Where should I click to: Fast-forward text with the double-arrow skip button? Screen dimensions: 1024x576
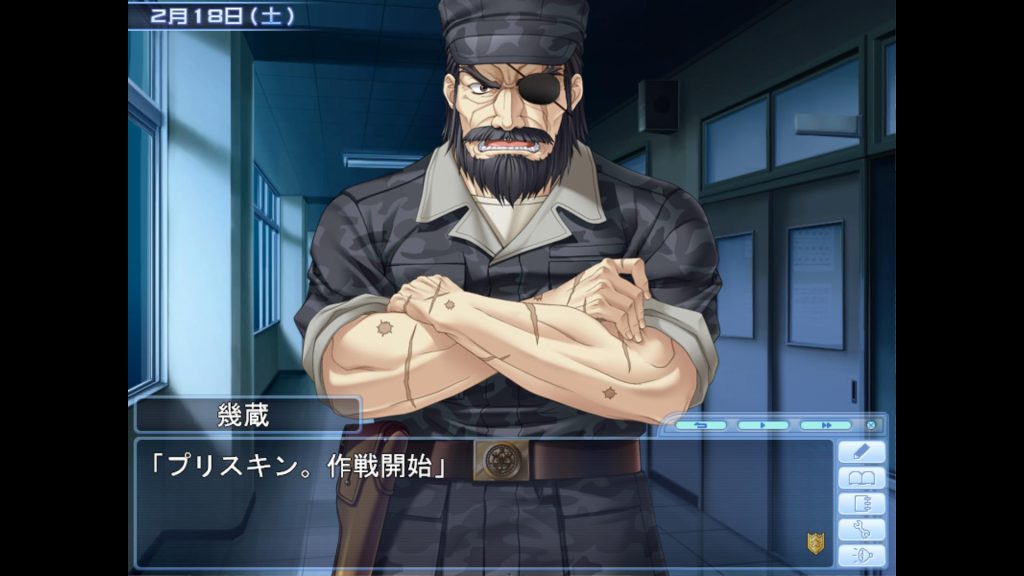tap(825, 425)
